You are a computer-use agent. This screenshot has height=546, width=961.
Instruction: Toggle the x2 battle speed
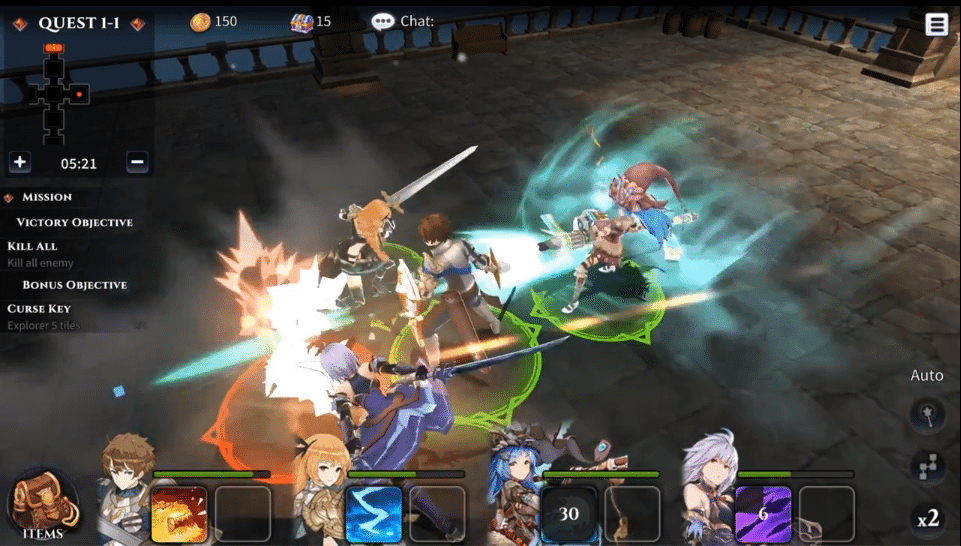928,519
